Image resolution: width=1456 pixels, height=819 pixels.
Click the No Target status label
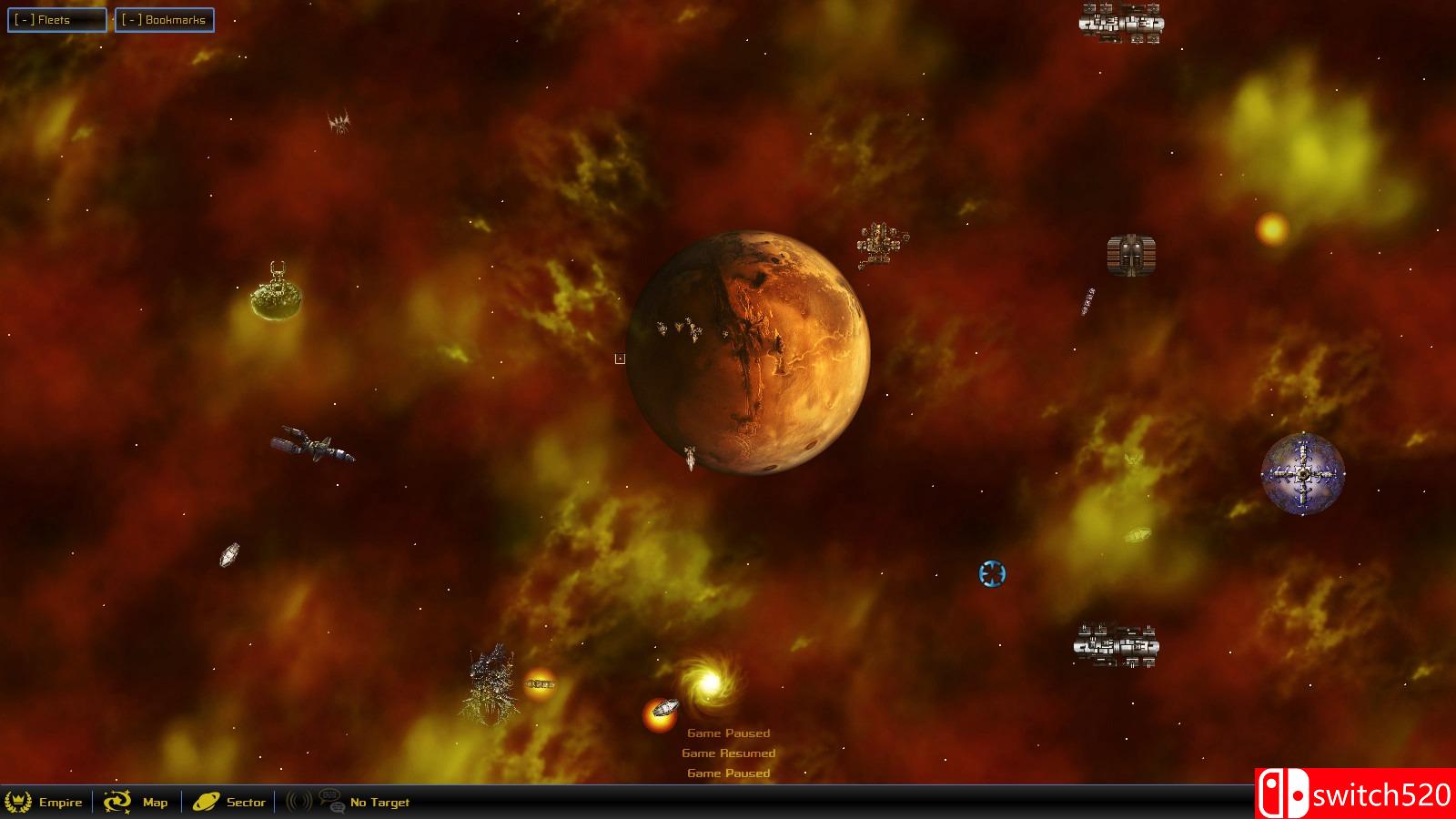pyautogui.click(x=379, y=803)
